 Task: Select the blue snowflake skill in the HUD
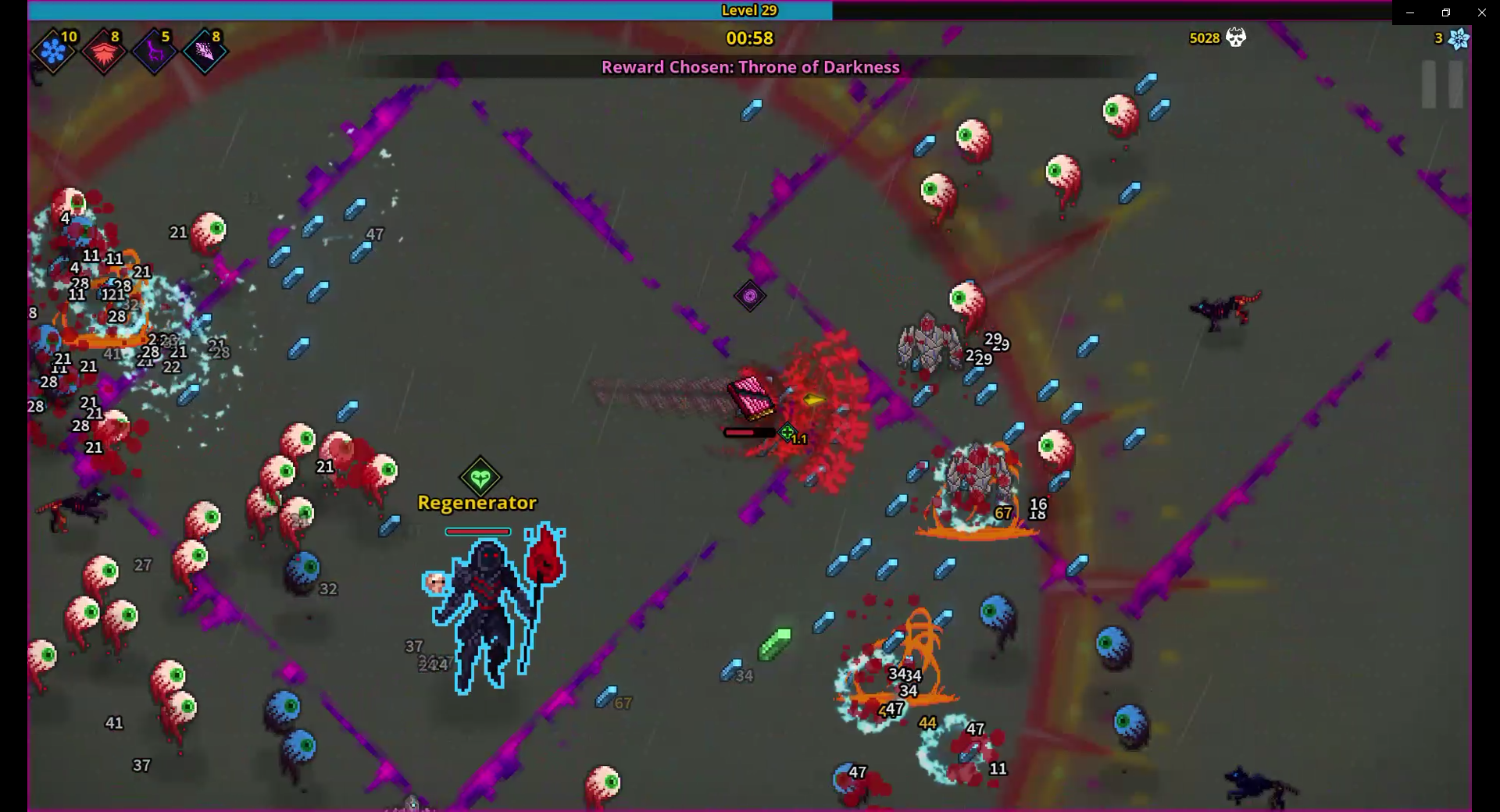click(52, 51)
